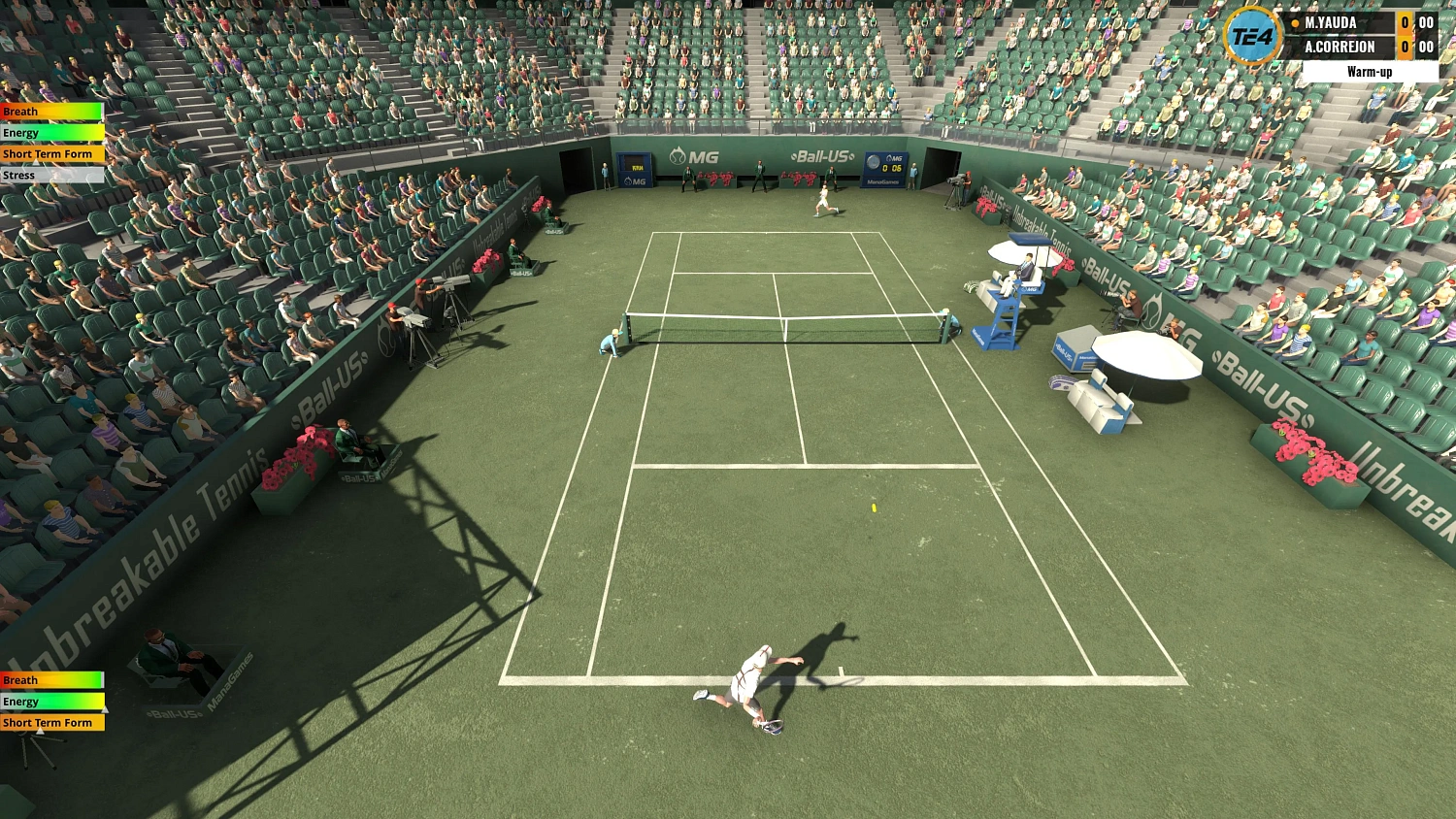
Task: Toggle the Stress bar in the top-left panel
Action: pos(50,175)
